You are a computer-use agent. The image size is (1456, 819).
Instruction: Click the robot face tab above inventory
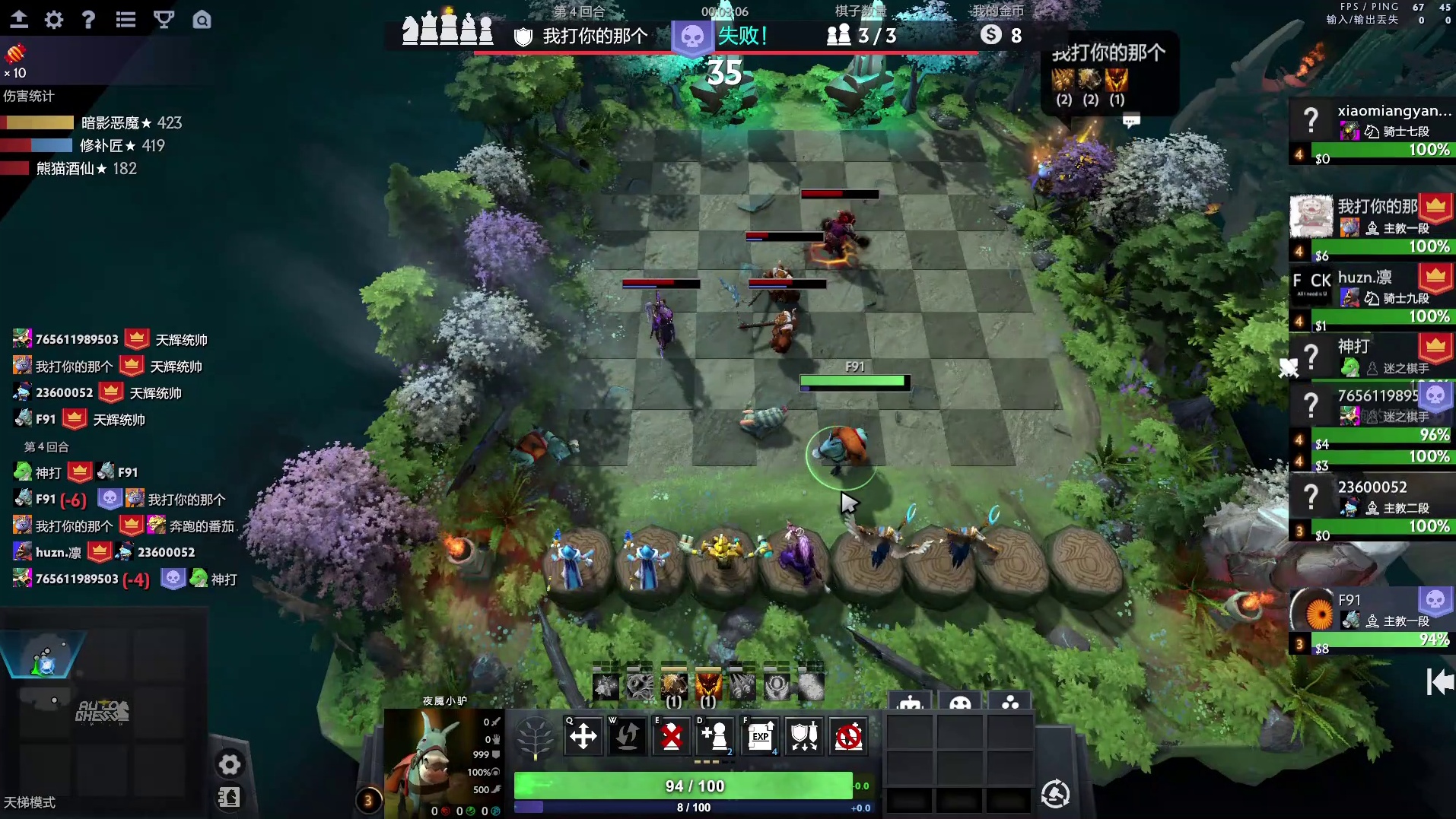(x=910, y=703)
